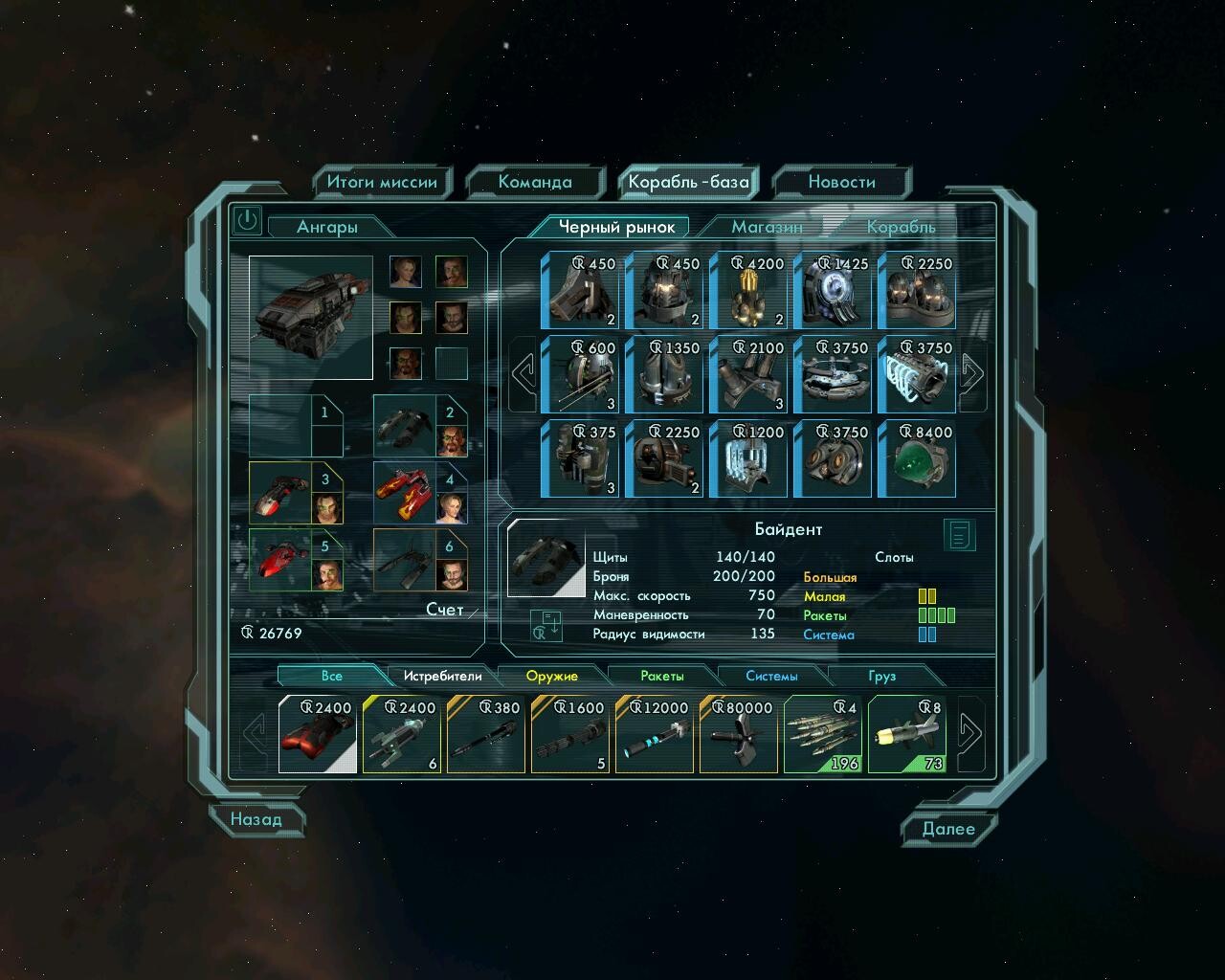Show the Ракеты category
The height and width of the screenshot is (980, 1225).
point(662,676)
